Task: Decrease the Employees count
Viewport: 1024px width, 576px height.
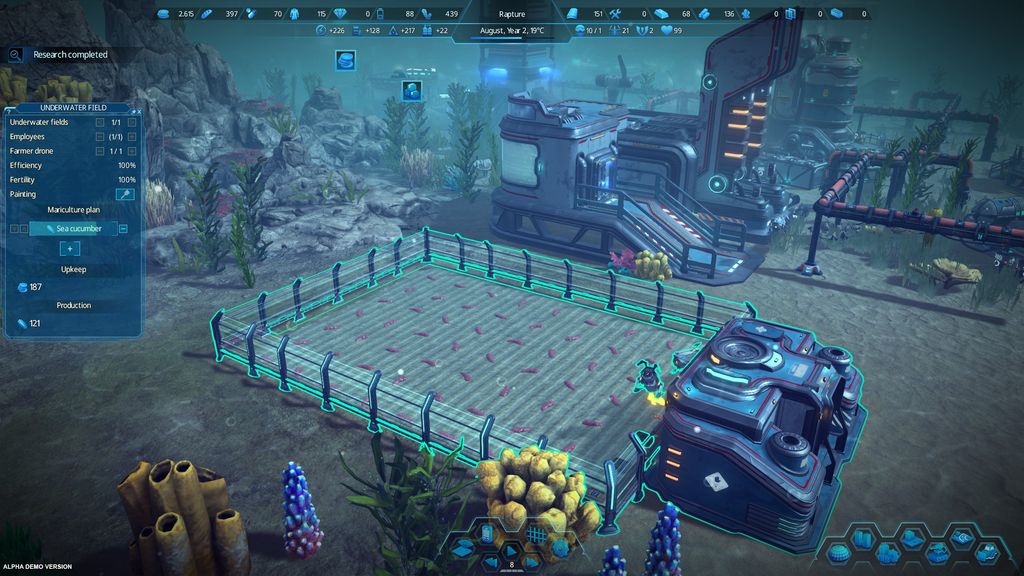Action: [100, 136]
